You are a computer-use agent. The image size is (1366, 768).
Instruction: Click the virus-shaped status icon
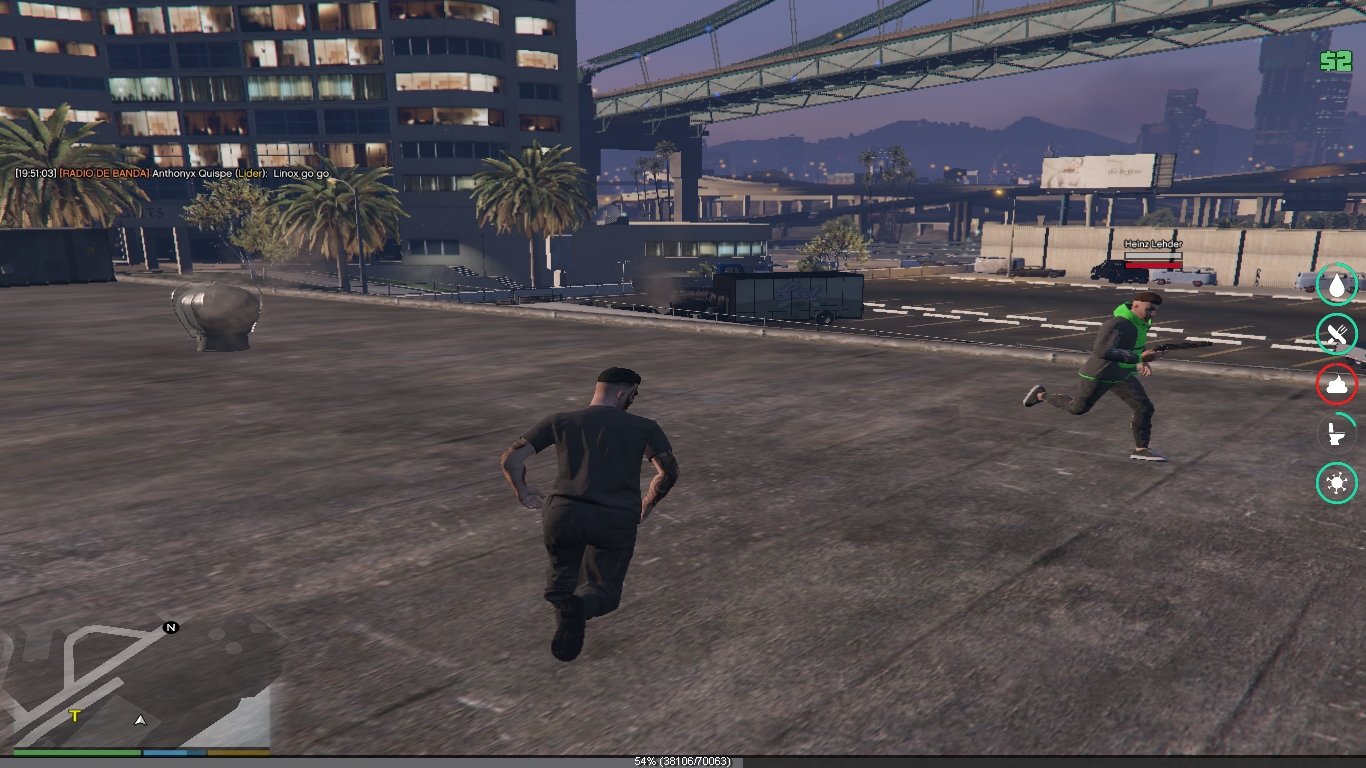1336,484
